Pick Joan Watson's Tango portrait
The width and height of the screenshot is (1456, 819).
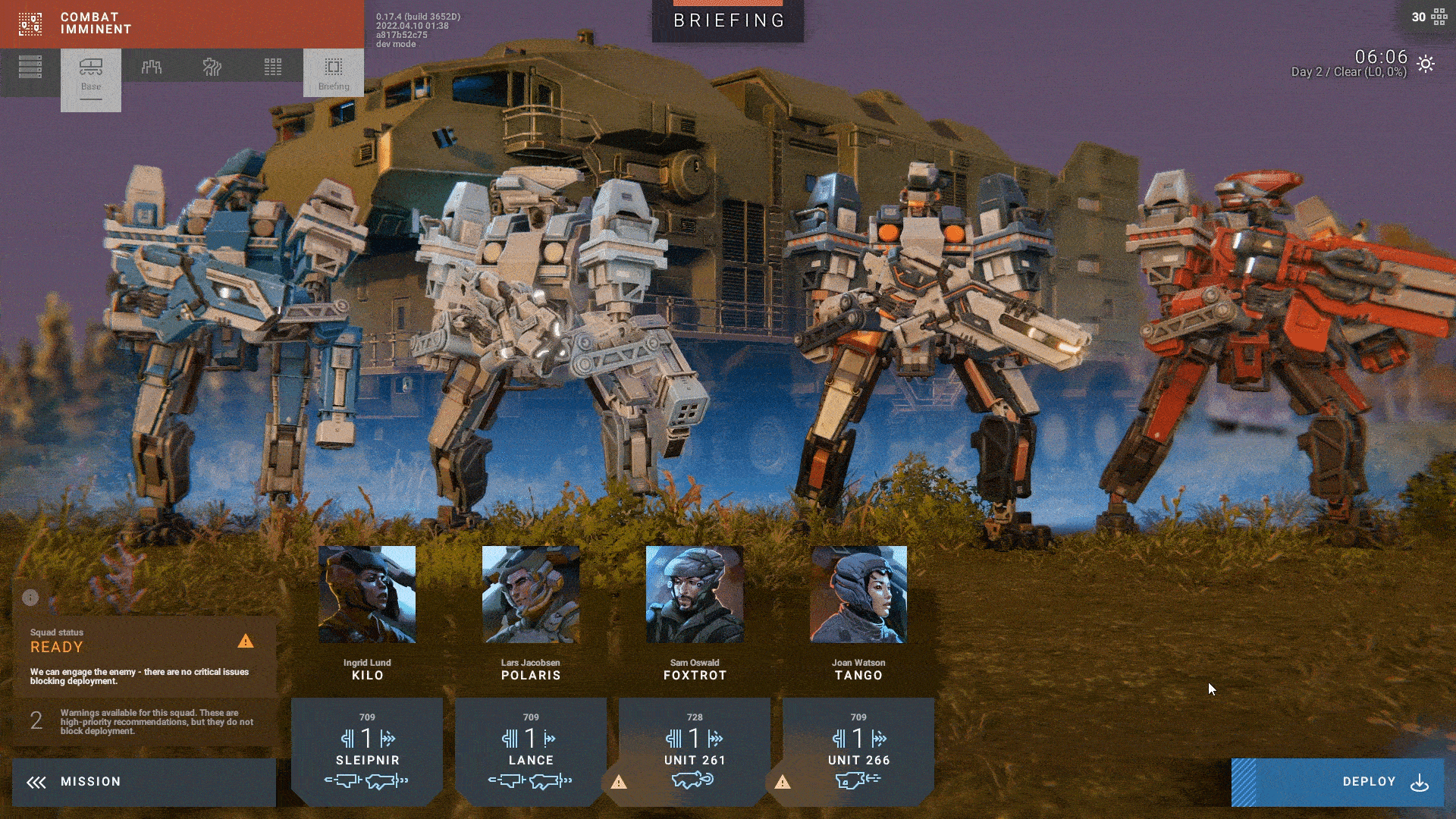858,595
